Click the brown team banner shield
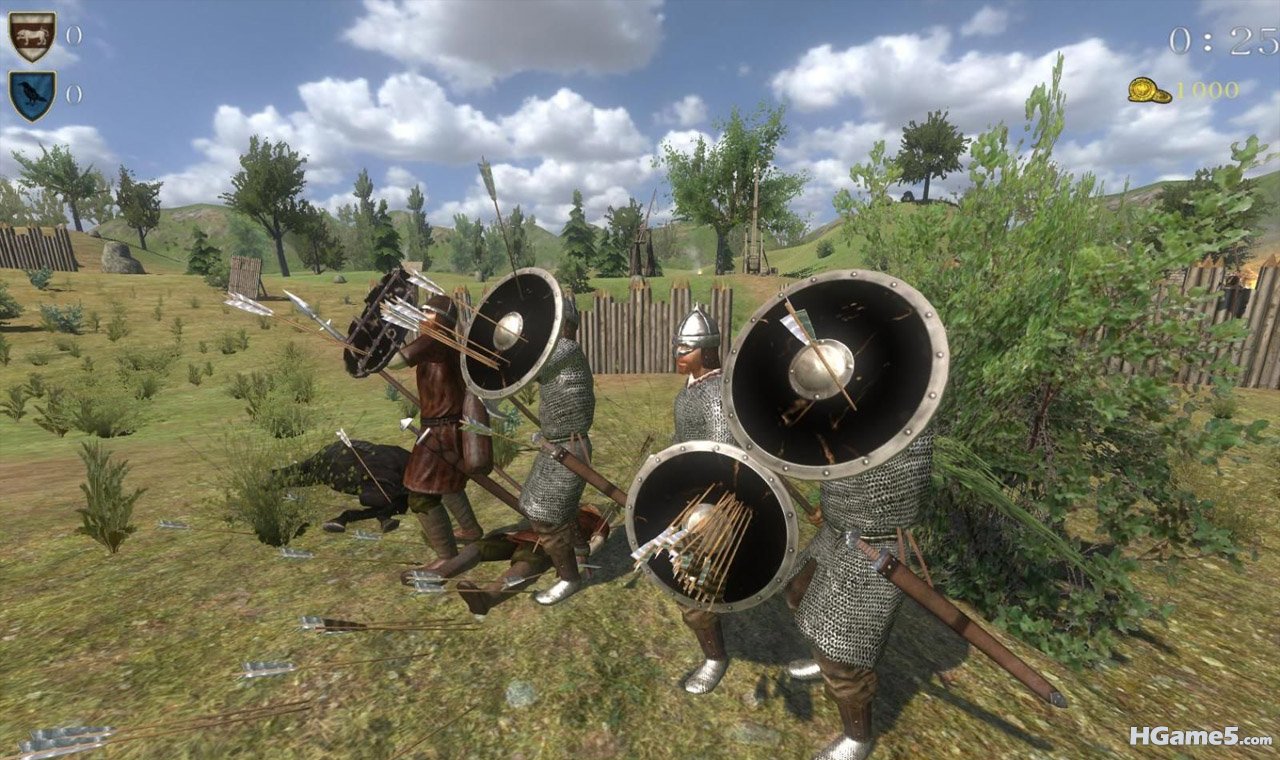The height and width of the screenshot is (760, 1280). tap(32, 36)
